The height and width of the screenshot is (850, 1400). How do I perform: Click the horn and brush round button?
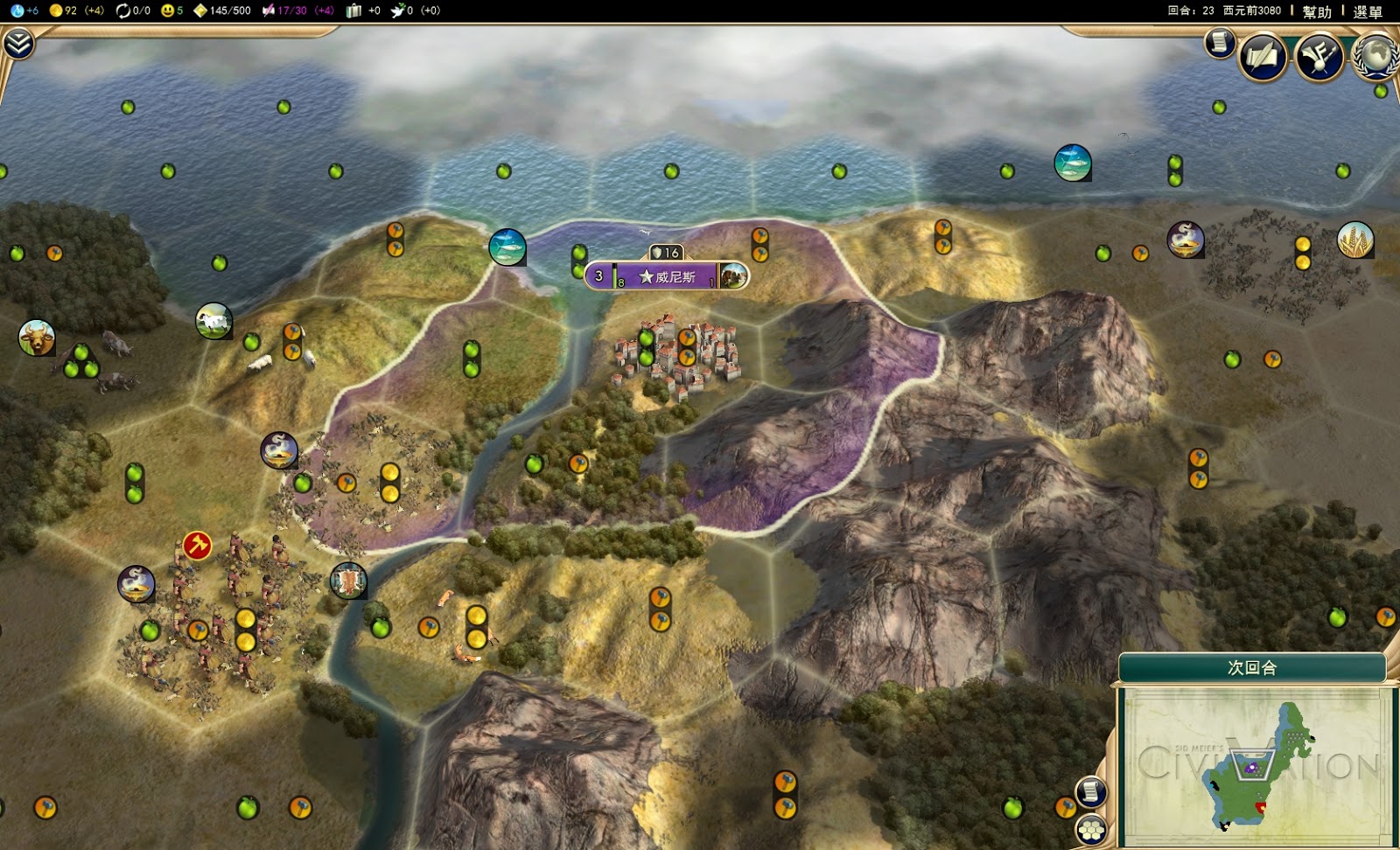point(1319,58)
